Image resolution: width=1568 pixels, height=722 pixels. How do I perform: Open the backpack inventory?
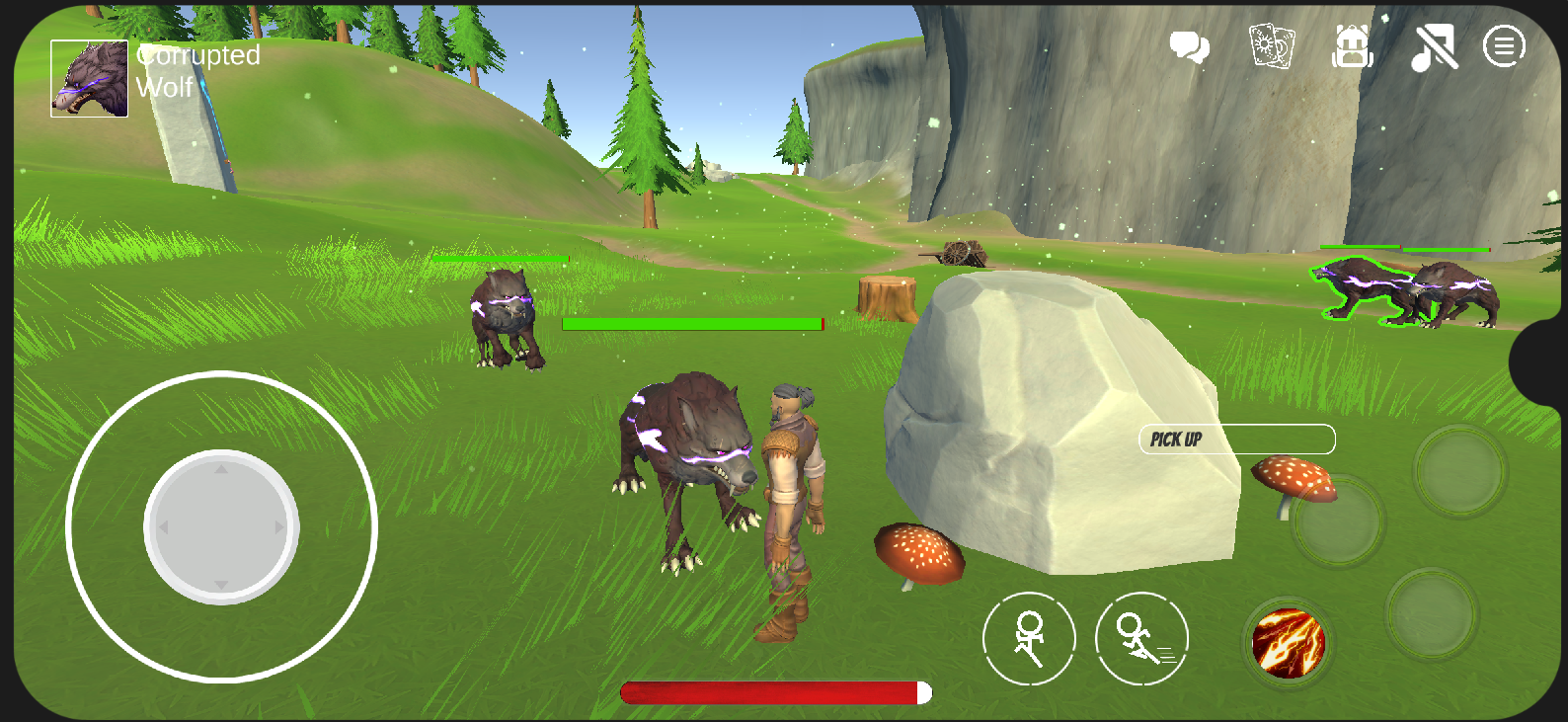tap(1352, 46)
